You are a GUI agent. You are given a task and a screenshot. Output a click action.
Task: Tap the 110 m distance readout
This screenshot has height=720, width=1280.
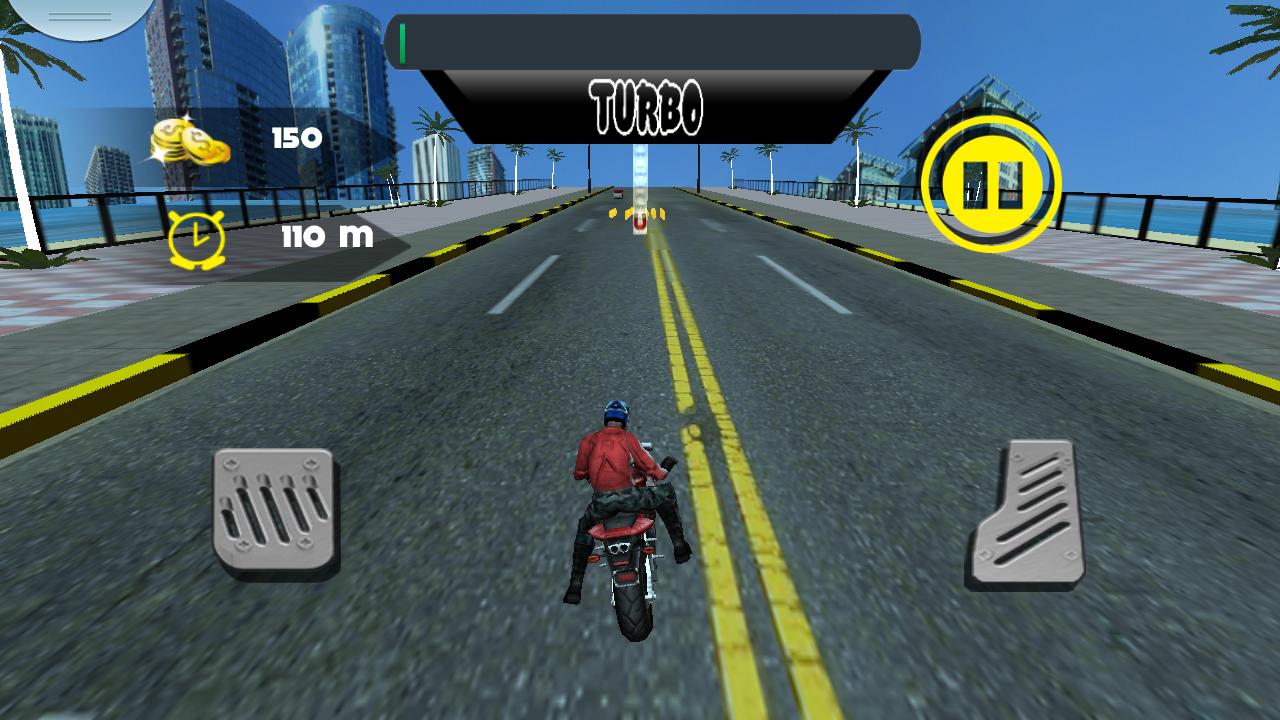pyautogui.click(x=330, y=238)
